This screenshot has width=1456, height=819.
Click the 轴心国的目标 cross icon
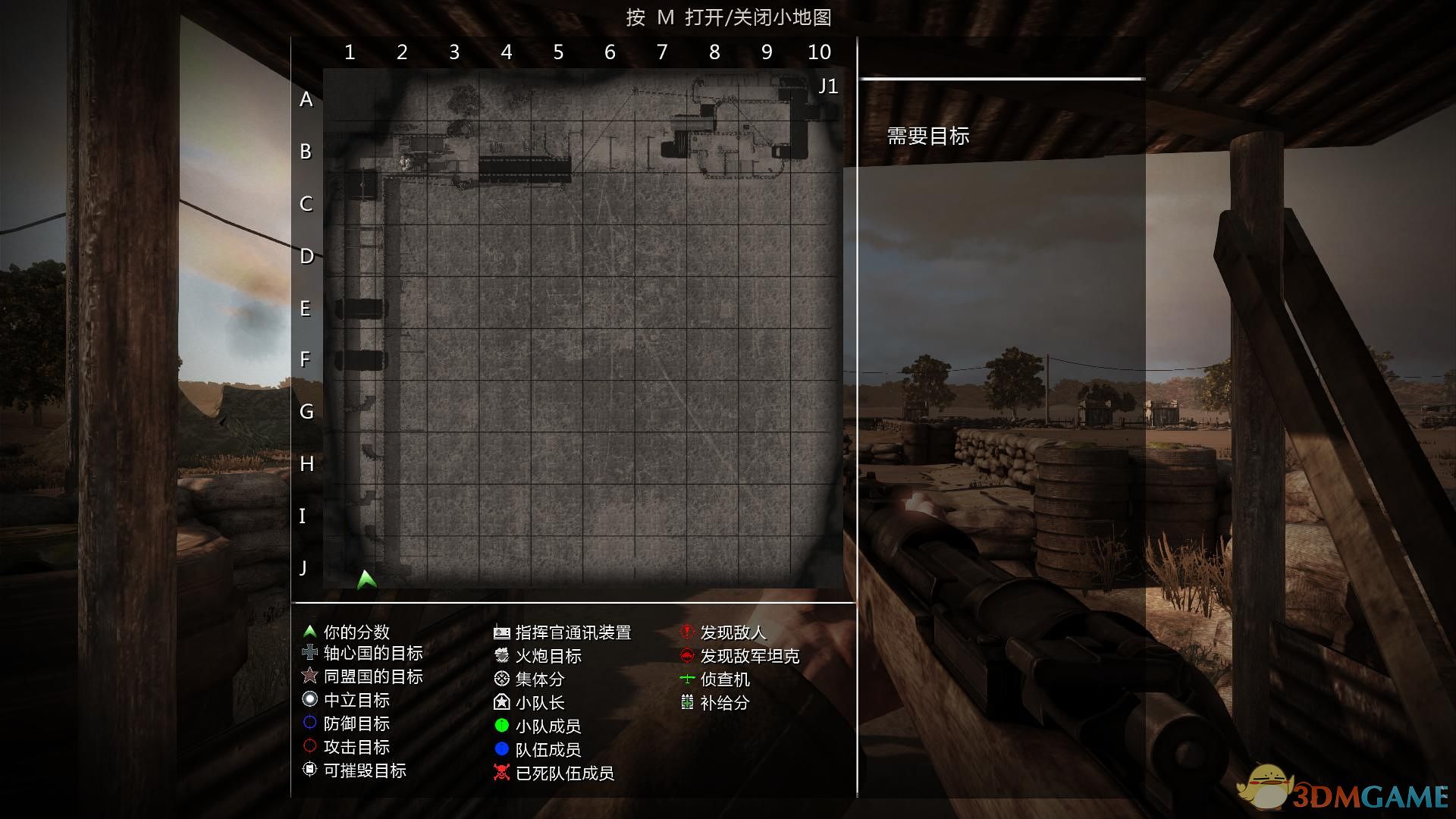(x=310, y=653)
